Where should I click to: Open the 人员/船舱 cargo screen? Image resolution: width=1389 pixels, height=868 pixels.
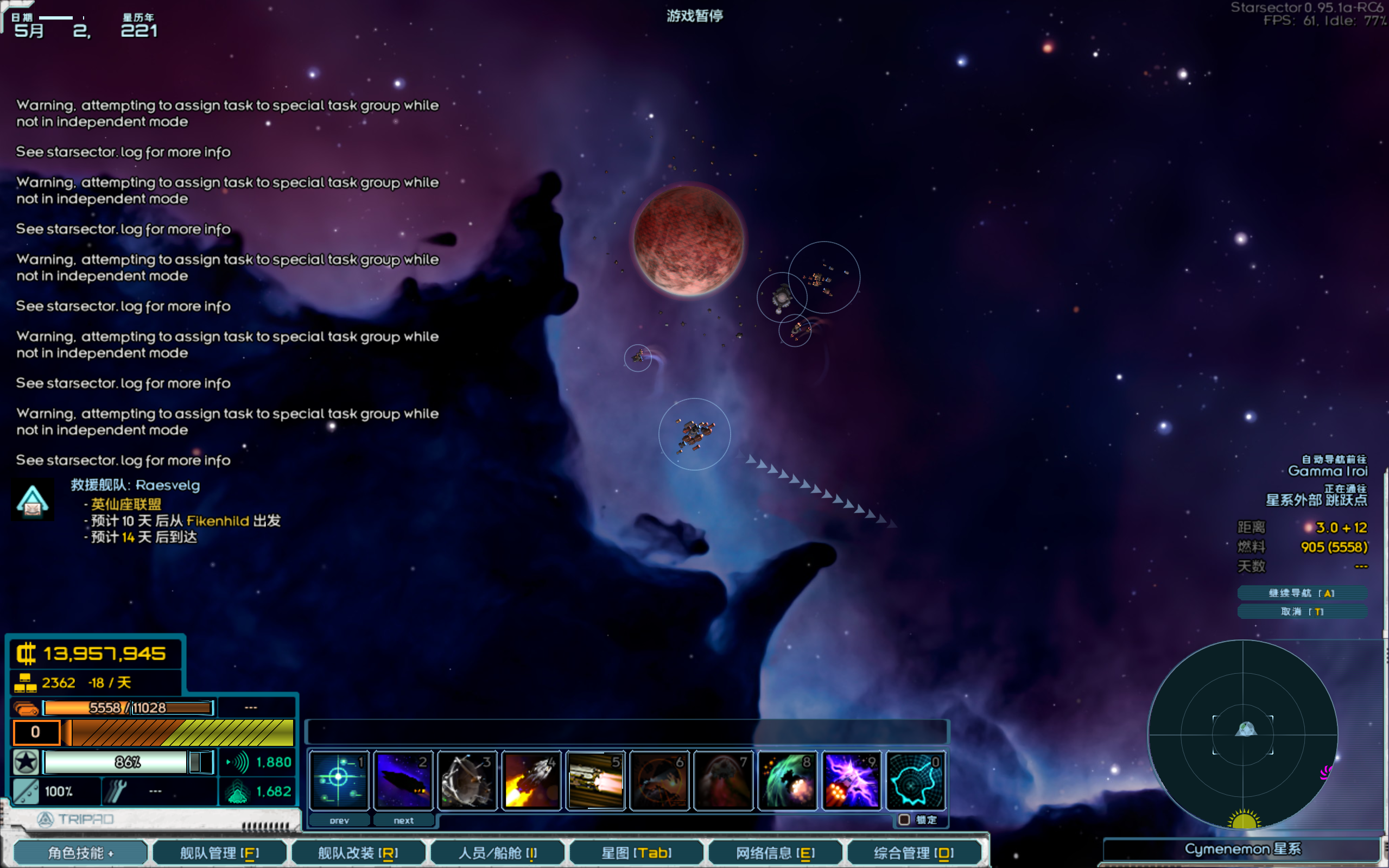[497, 852]
